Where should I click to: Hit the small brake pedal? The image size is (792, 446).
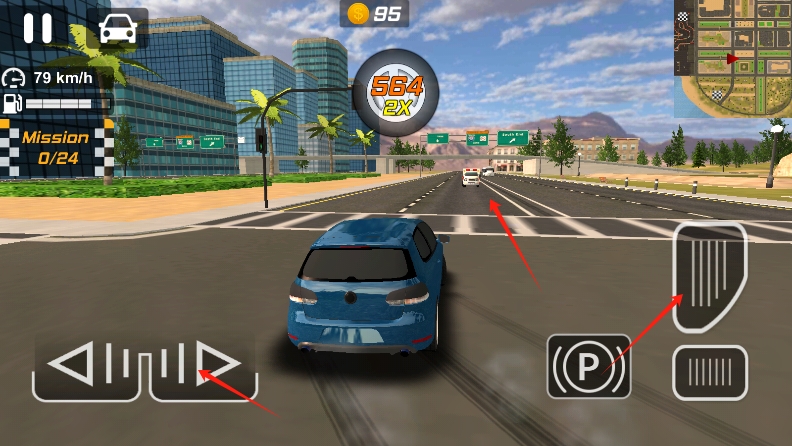709,373
